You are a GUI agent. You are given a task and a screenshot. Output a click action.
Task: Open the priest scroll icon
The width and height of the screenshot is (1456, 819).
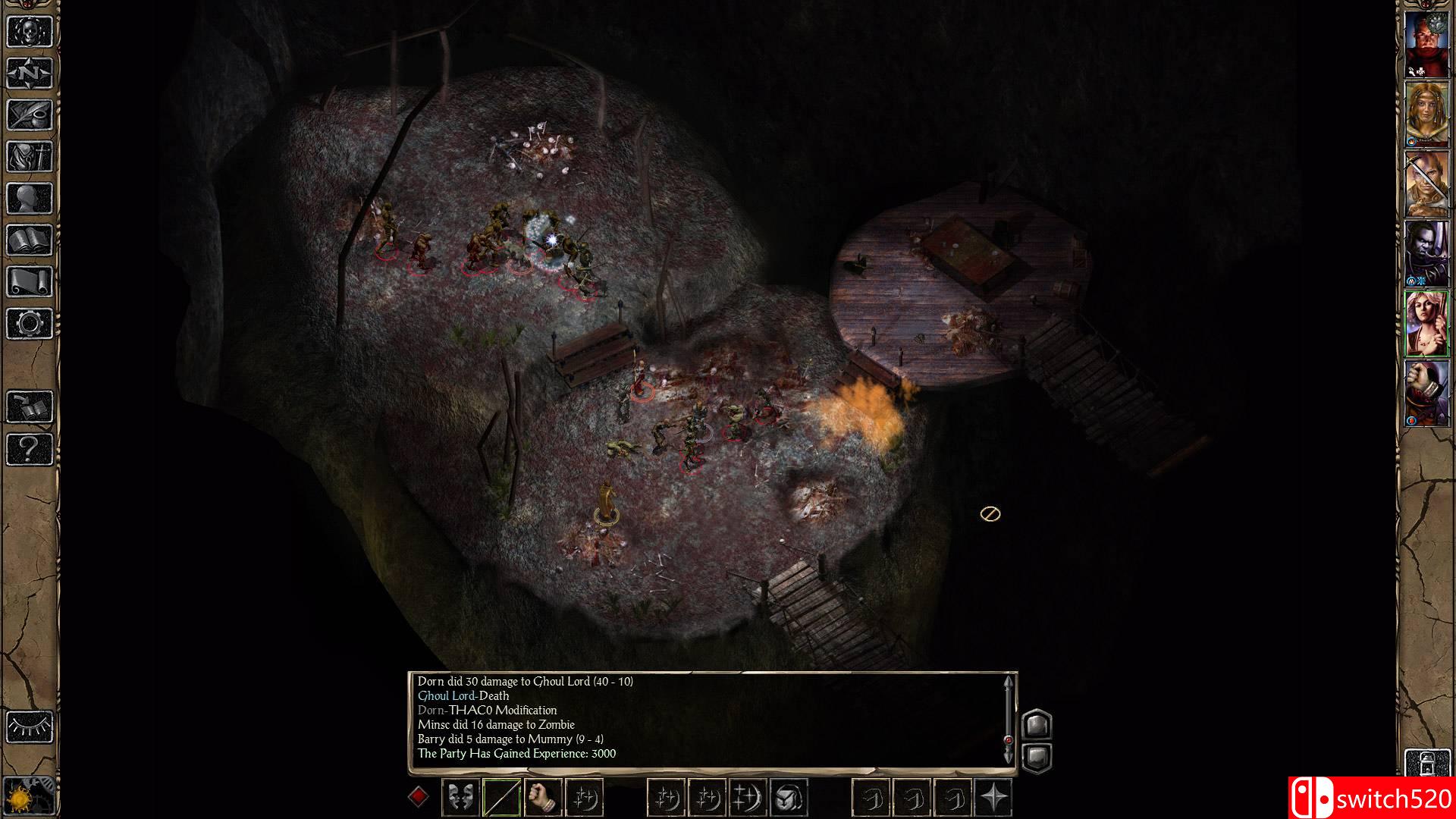click(30, 282)
